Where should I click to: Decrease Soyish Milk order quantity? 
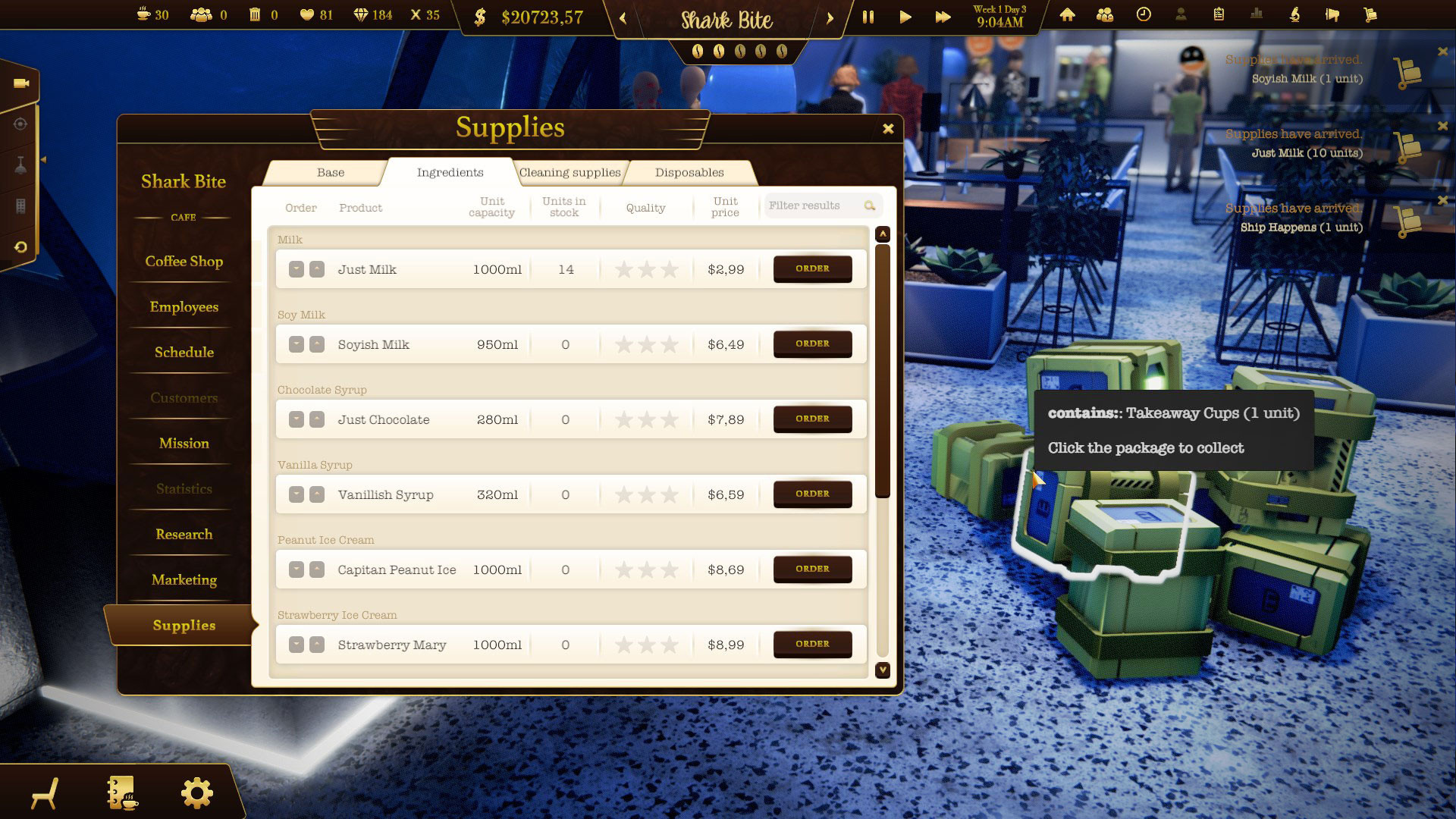pos(298,344)
